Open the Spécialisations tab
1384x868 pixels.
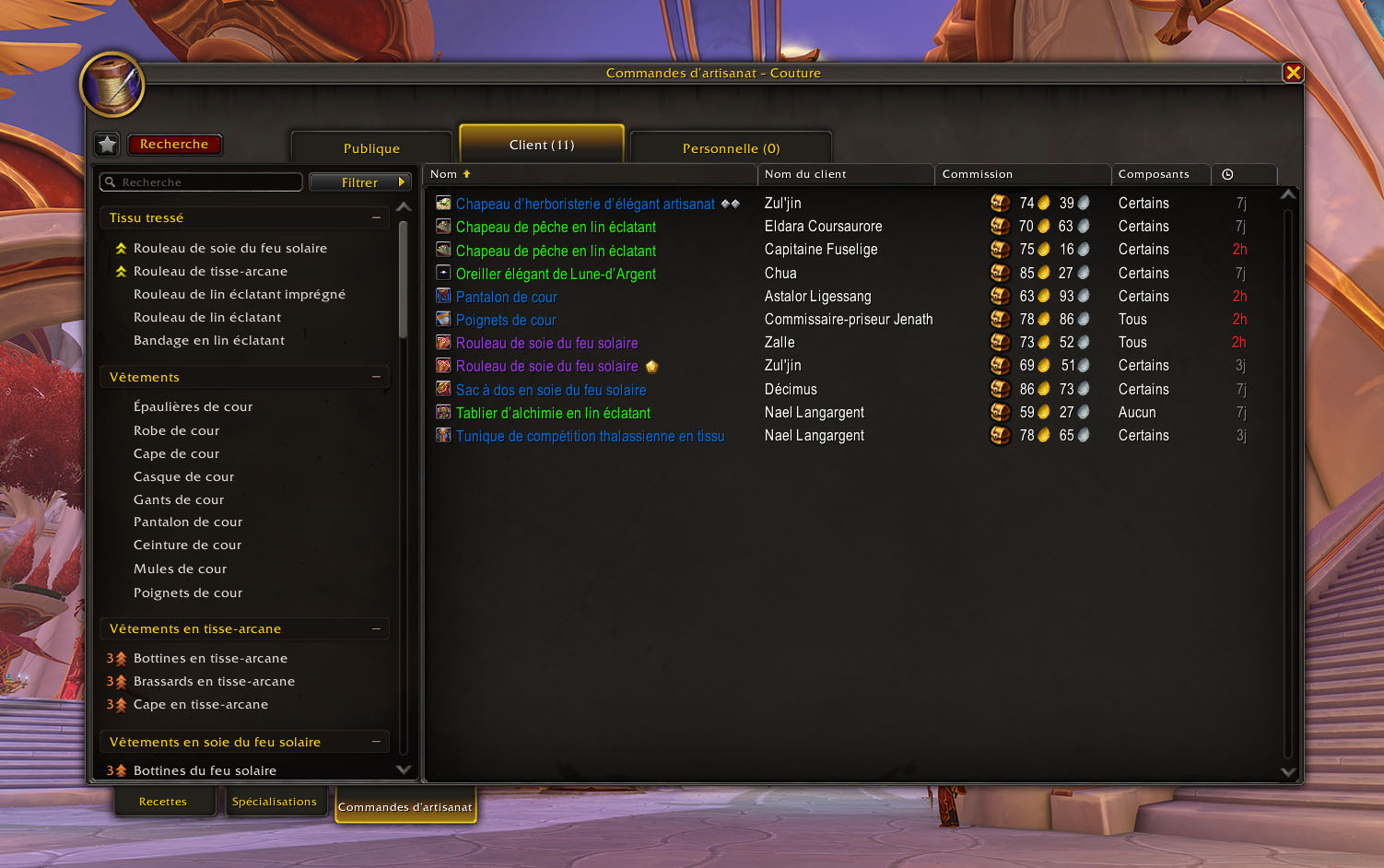274,802
